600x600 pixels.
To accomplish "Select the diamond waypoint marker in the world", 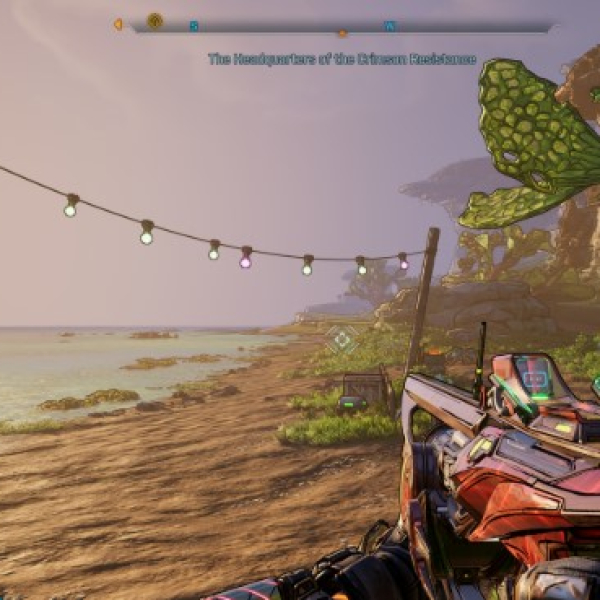I will coord(343,340).
